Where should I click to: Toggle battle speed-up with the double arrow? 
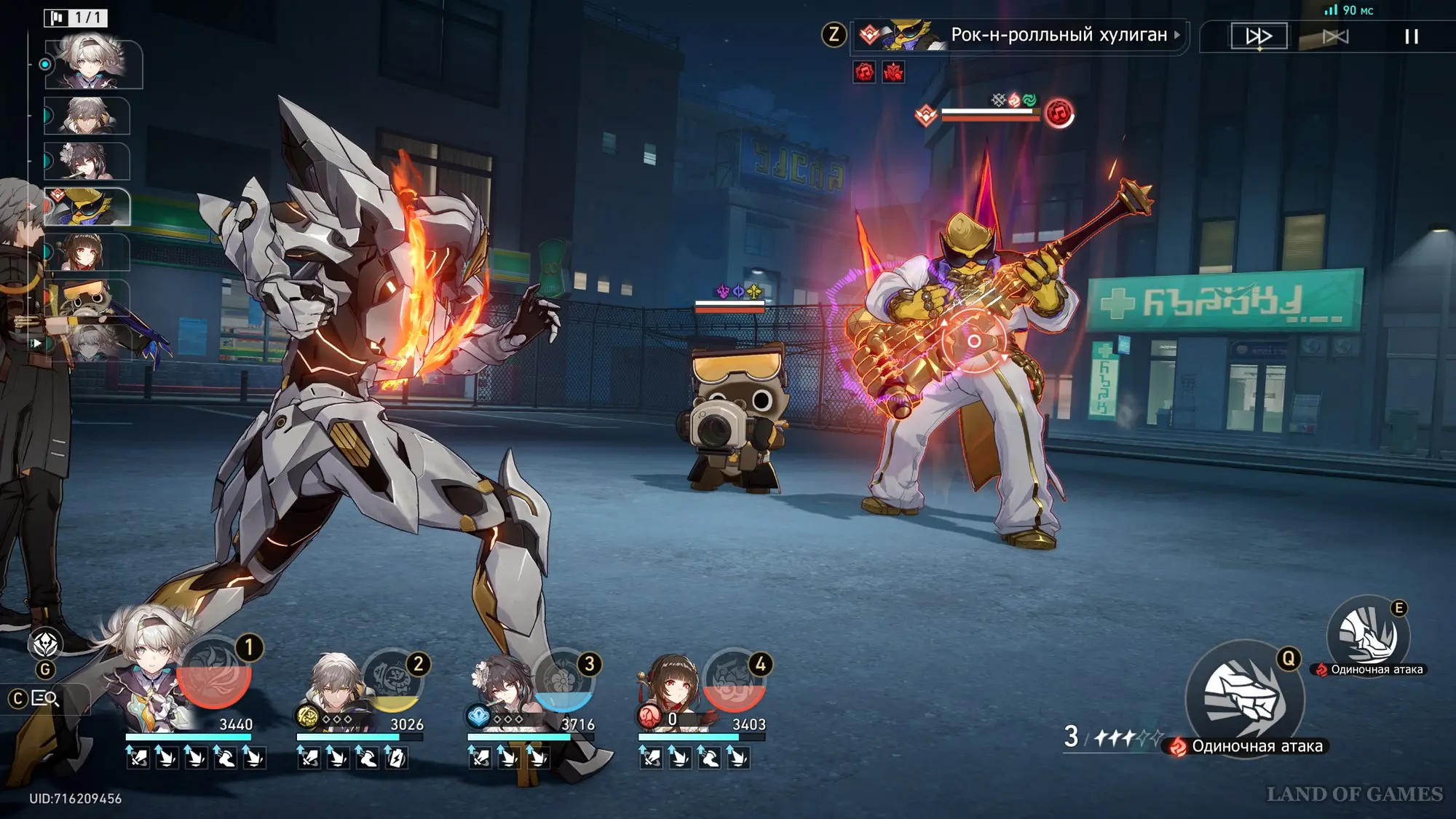pos(1259,36)
